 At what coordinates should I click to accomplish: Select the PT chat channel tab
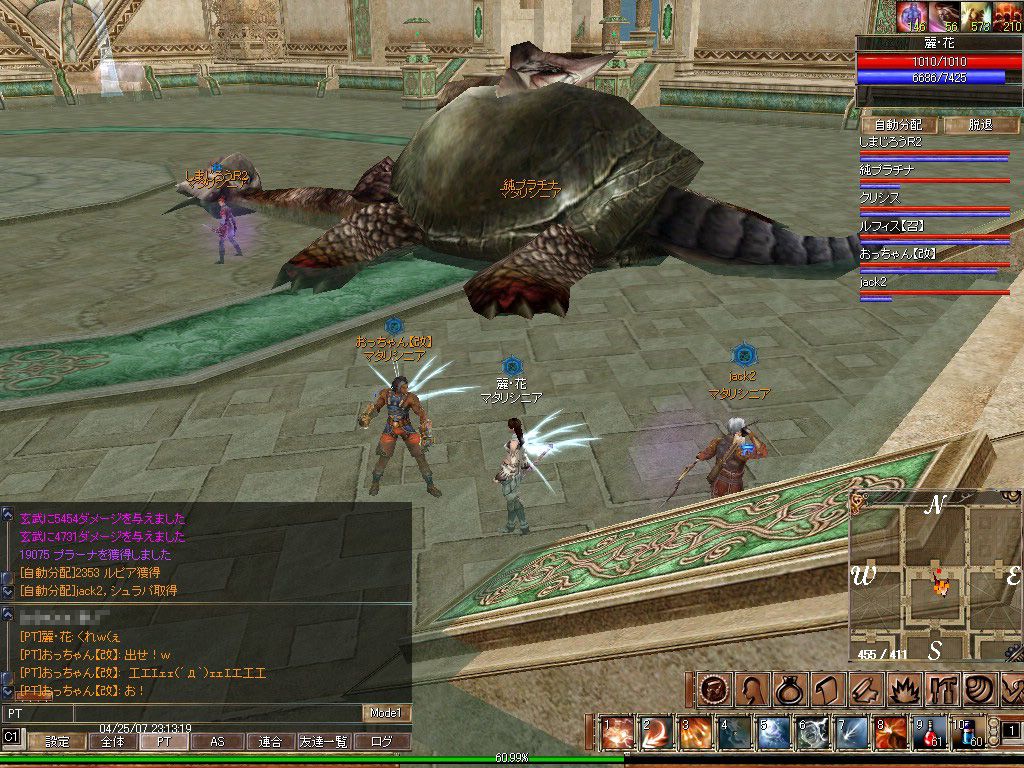[x=164, y=742]
